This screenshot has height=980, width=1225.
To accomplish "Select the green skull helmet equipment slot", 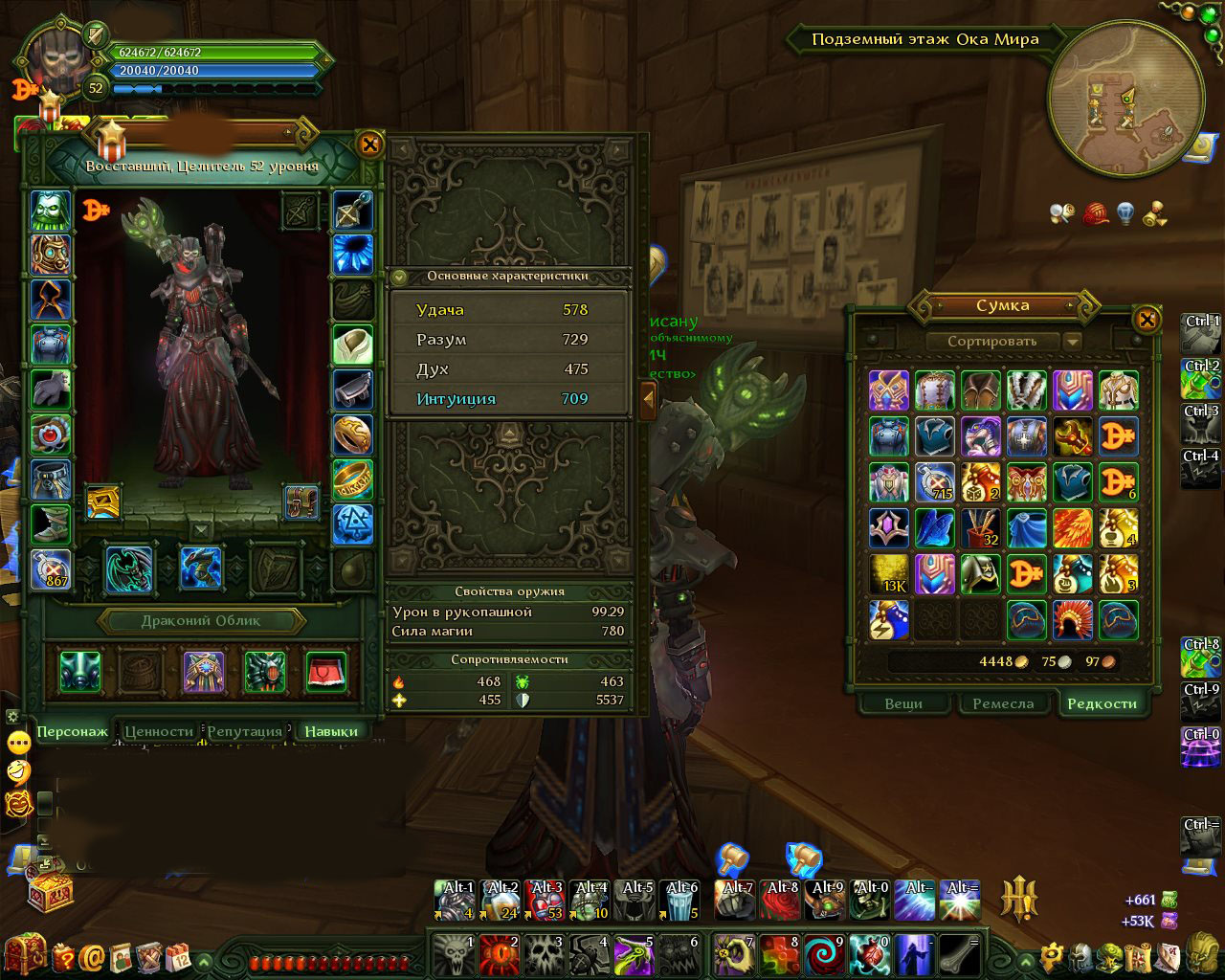I will tap(50, 210).
